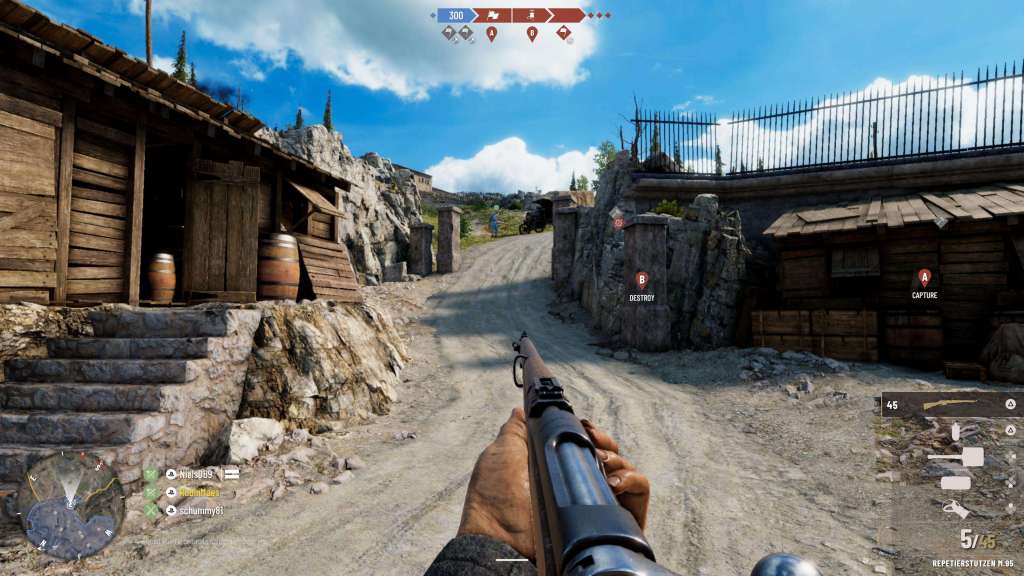The height and width of the screenshot is (576, 1024).
Task: Select the bandage item icon
Action: [x=956, y=482]
